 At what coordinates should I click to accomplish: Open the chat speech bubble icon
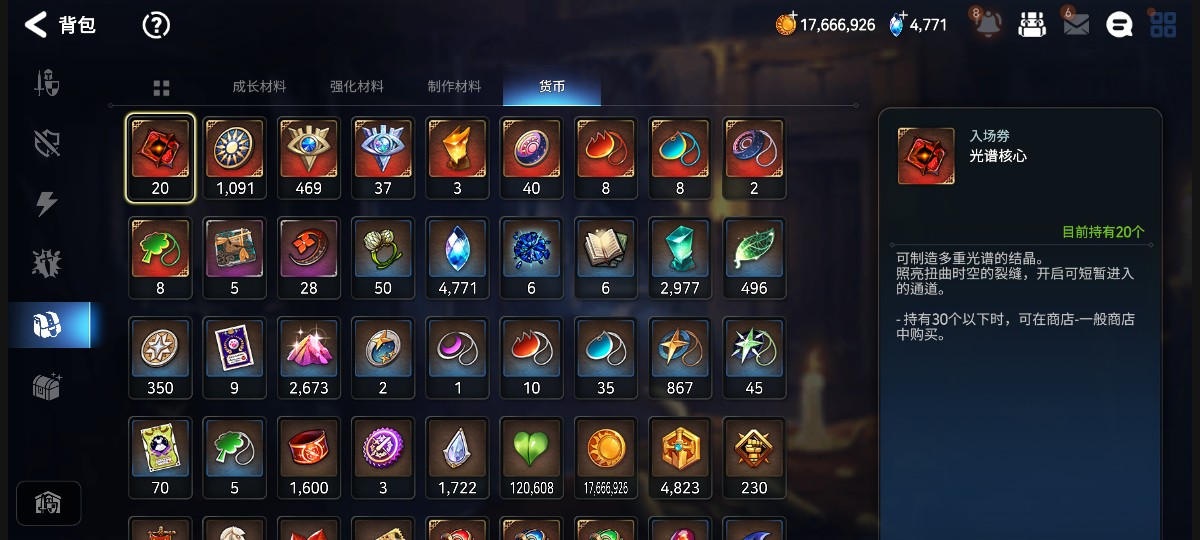[1119, 25]
